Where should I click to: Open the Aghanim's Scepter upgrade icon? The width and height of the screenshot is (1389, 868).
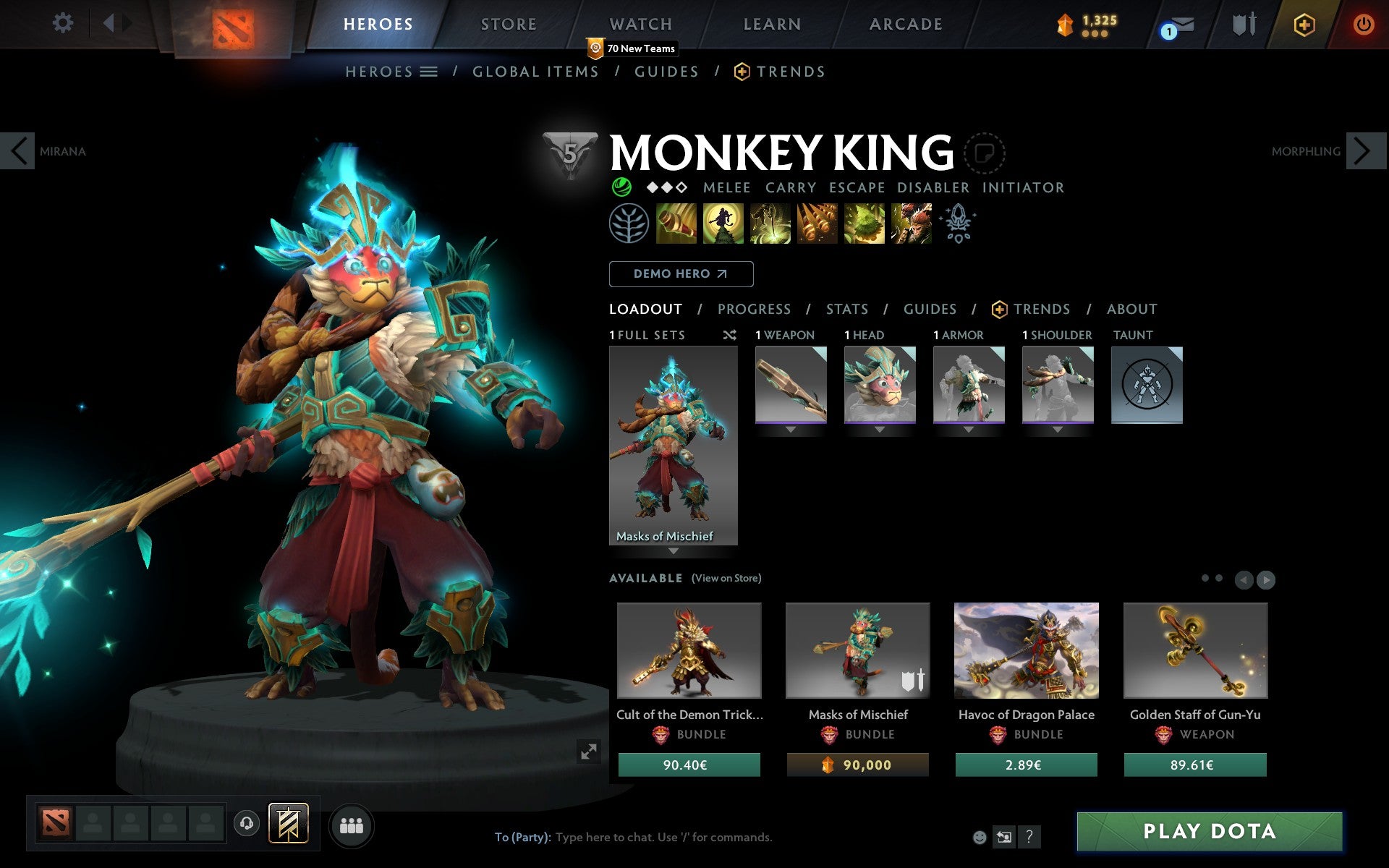click(957, 224)
